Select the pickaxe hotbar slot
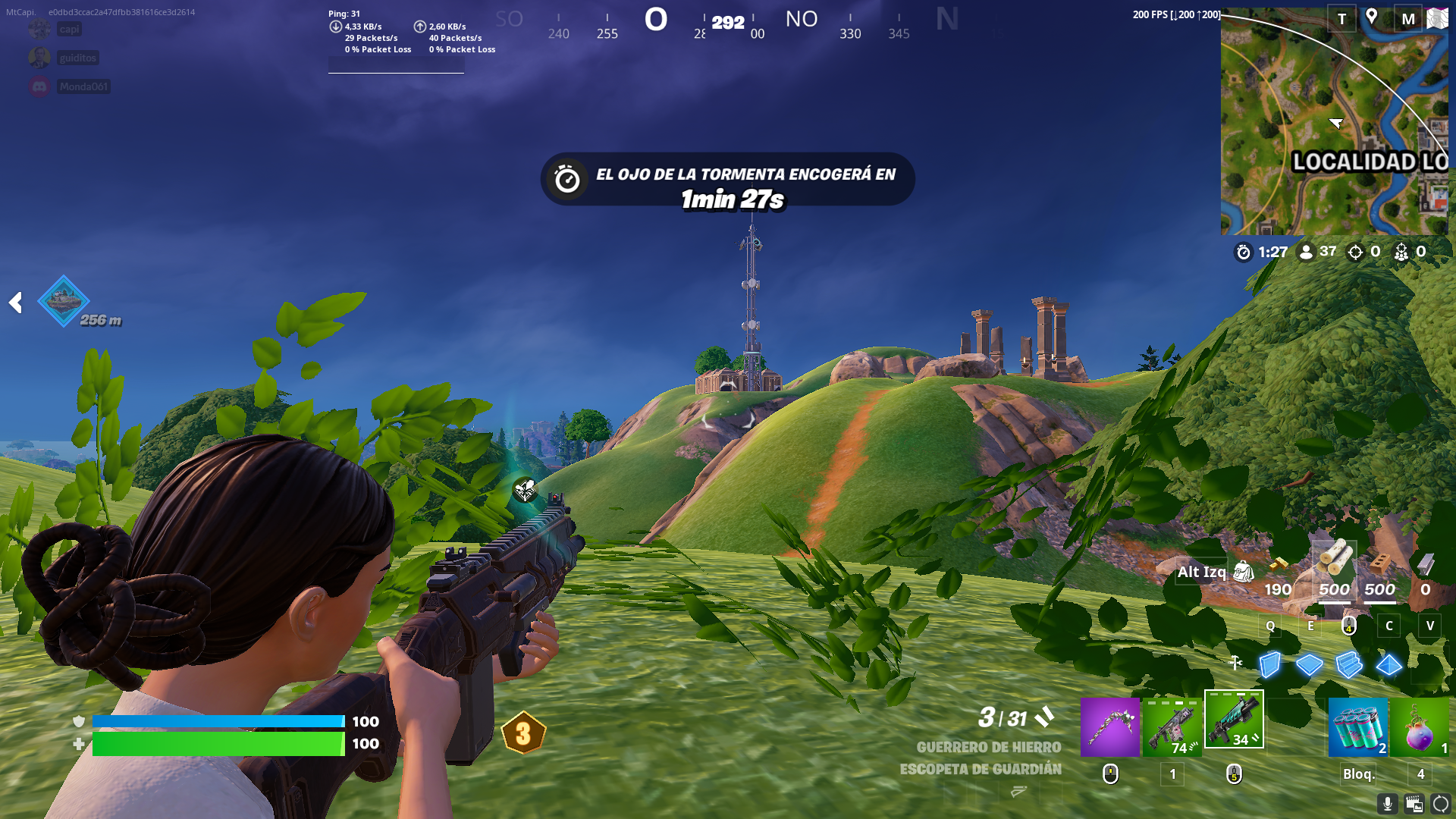The height and width of the screenshot is (819, 1456). click(x=1109, y=727)
